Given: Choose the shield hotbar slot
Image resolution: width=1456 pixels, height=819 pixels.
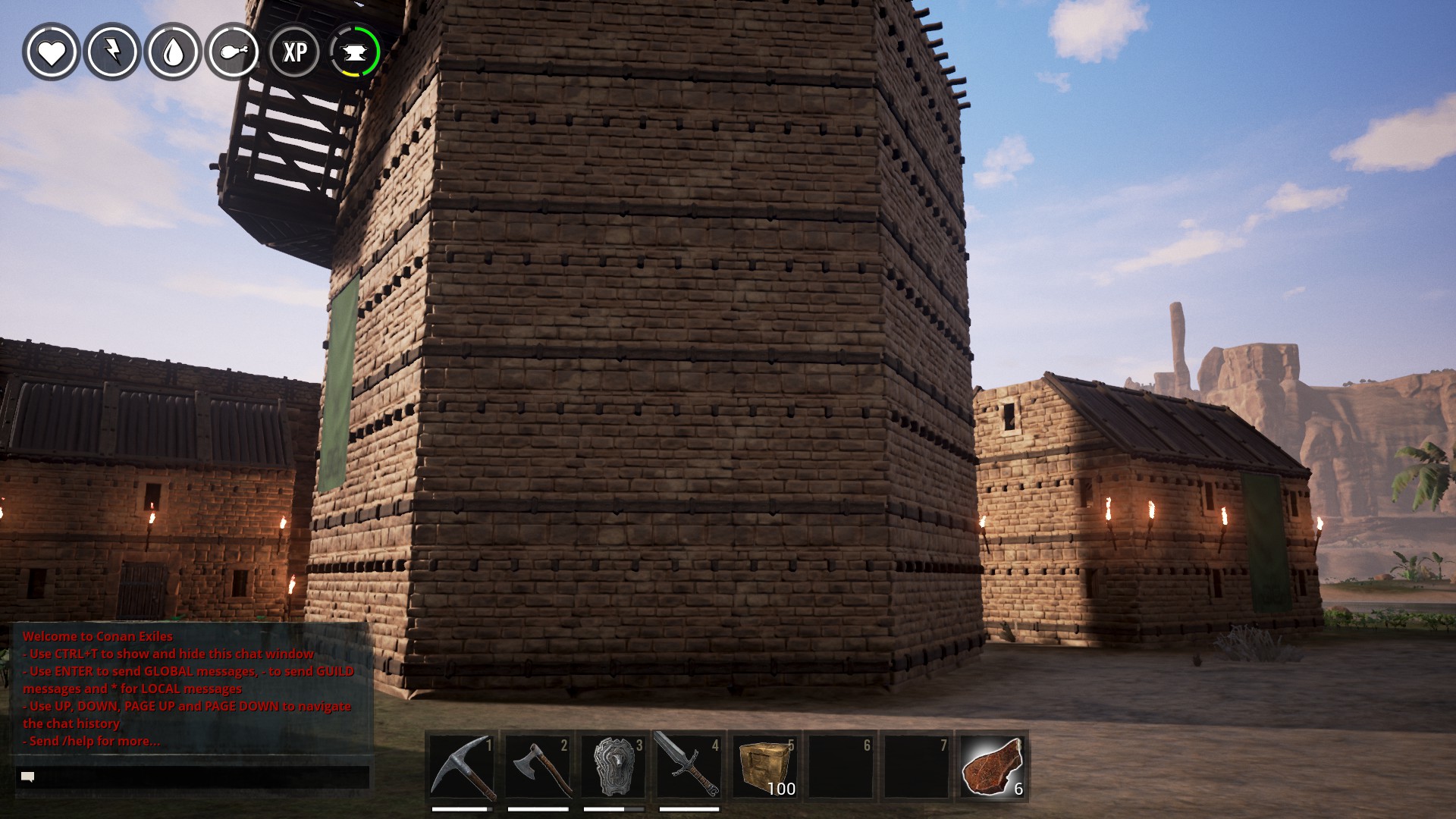Looking at the screenshot, I should click(x=613, y=767).
